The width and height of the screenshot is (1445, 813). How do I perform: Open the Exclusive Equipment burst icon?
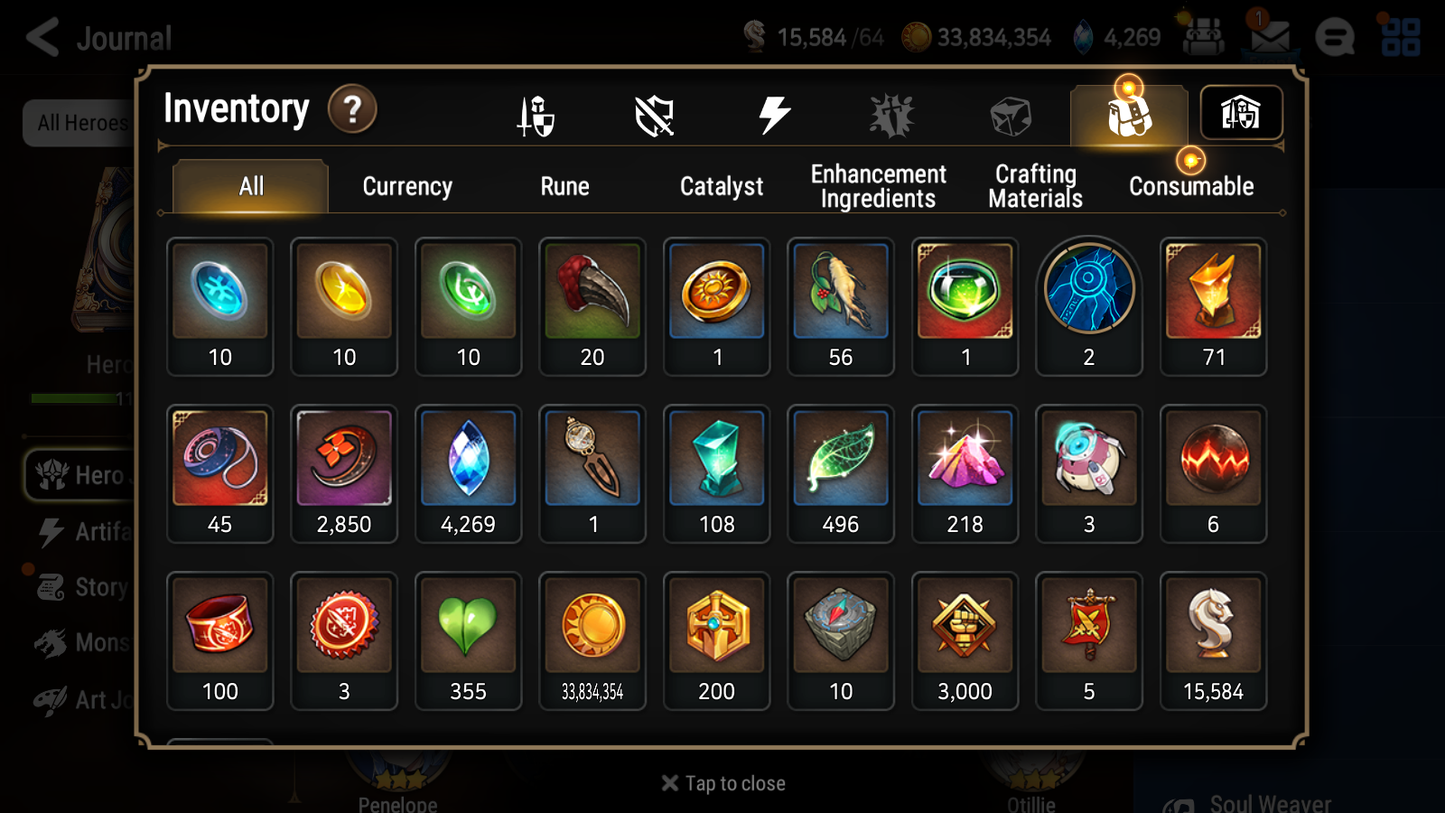(891, 114)
